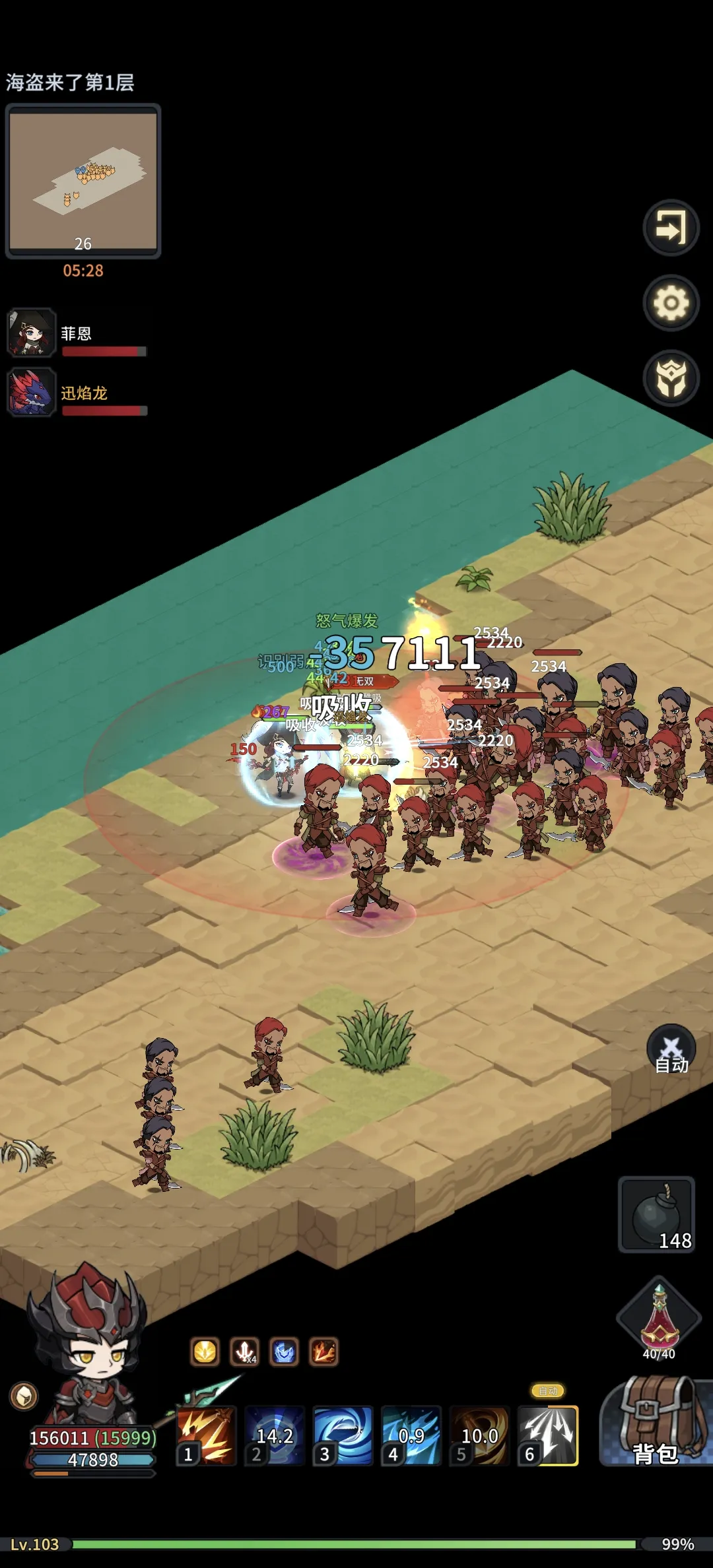Cast skill 3 blue vortex
713x1568 pixels.
343,1436
